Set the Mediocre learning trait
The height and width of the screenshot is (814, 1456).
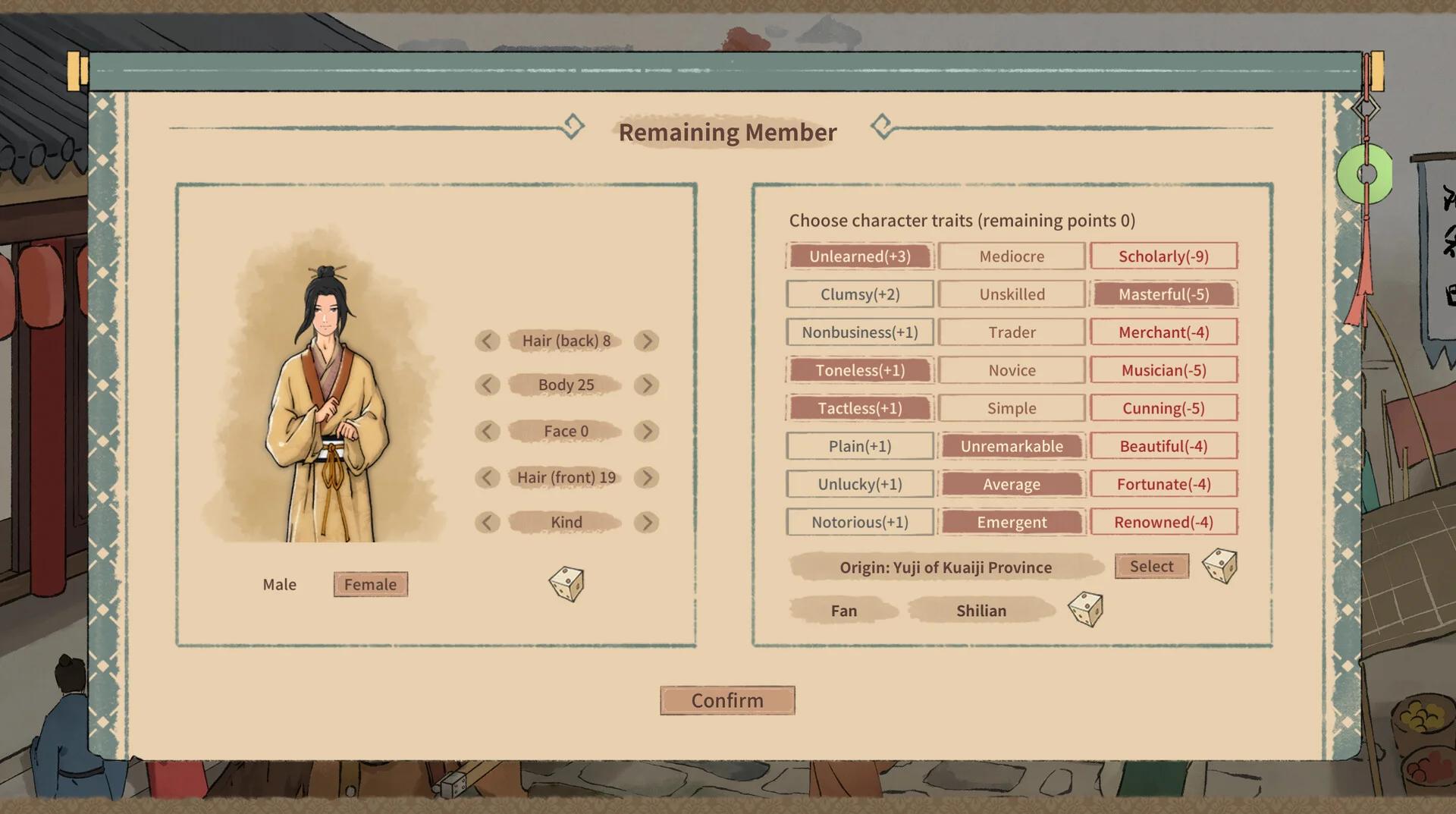(1012, 256)
